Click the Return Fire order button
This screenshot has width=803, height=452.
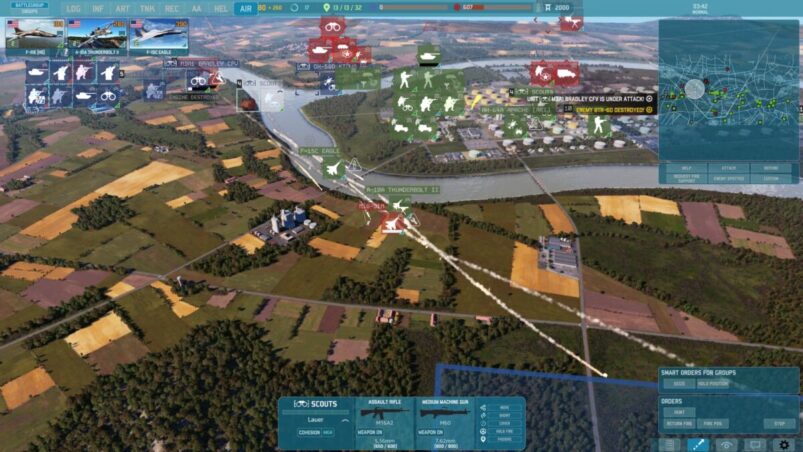pos(681,423)
